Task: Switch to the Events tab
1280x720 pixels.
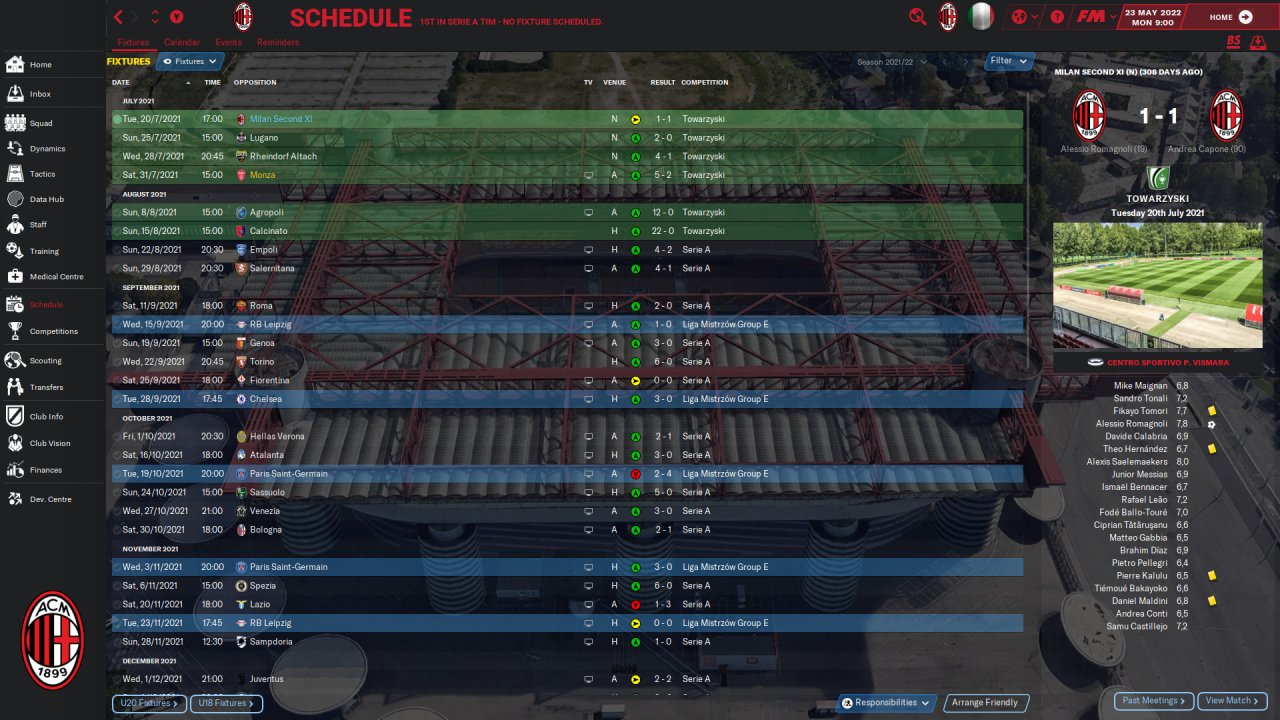Action: coord(228,43)
